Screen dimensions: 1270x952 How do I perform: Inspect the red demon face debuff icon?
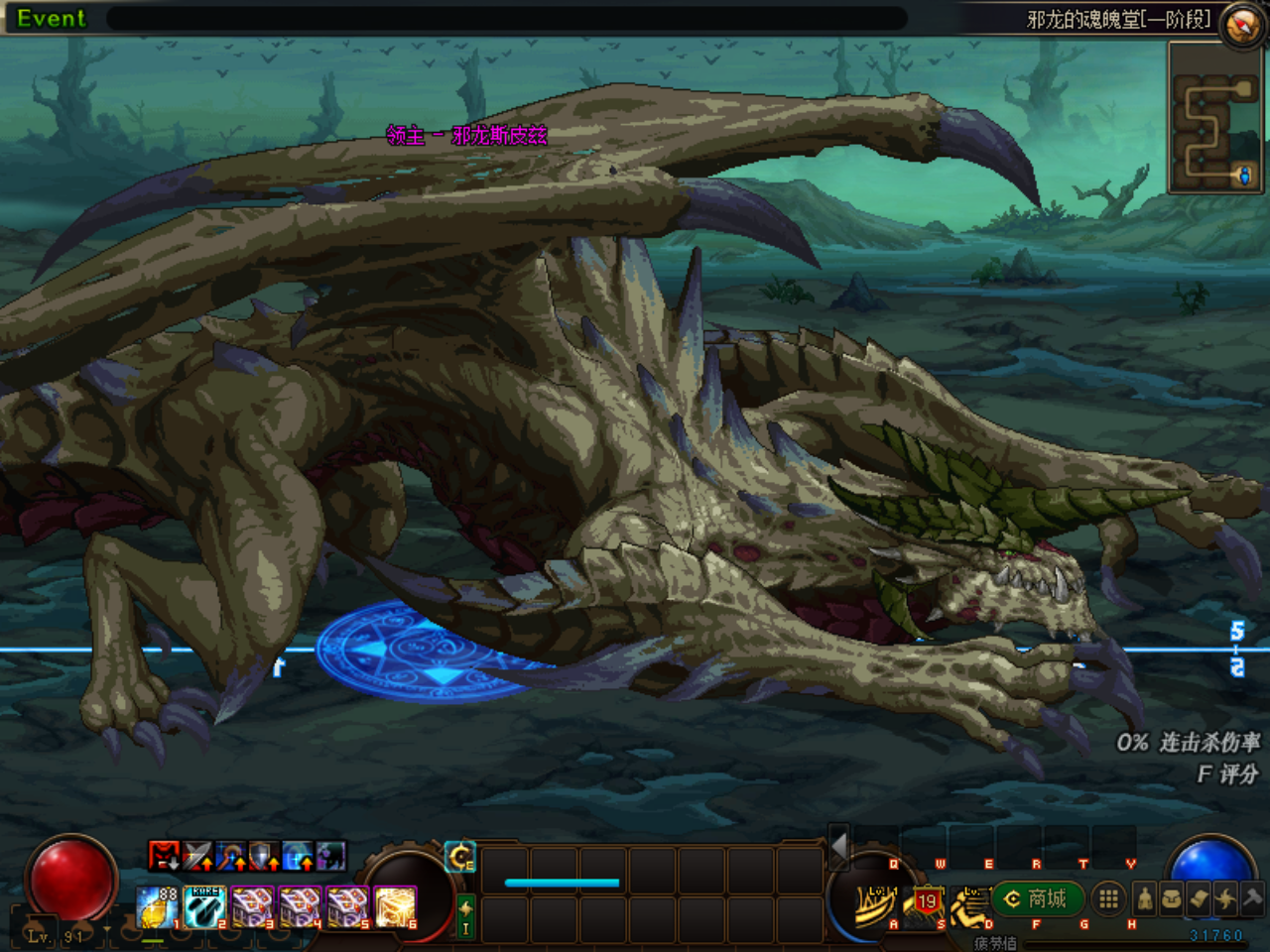coord(164,855)
